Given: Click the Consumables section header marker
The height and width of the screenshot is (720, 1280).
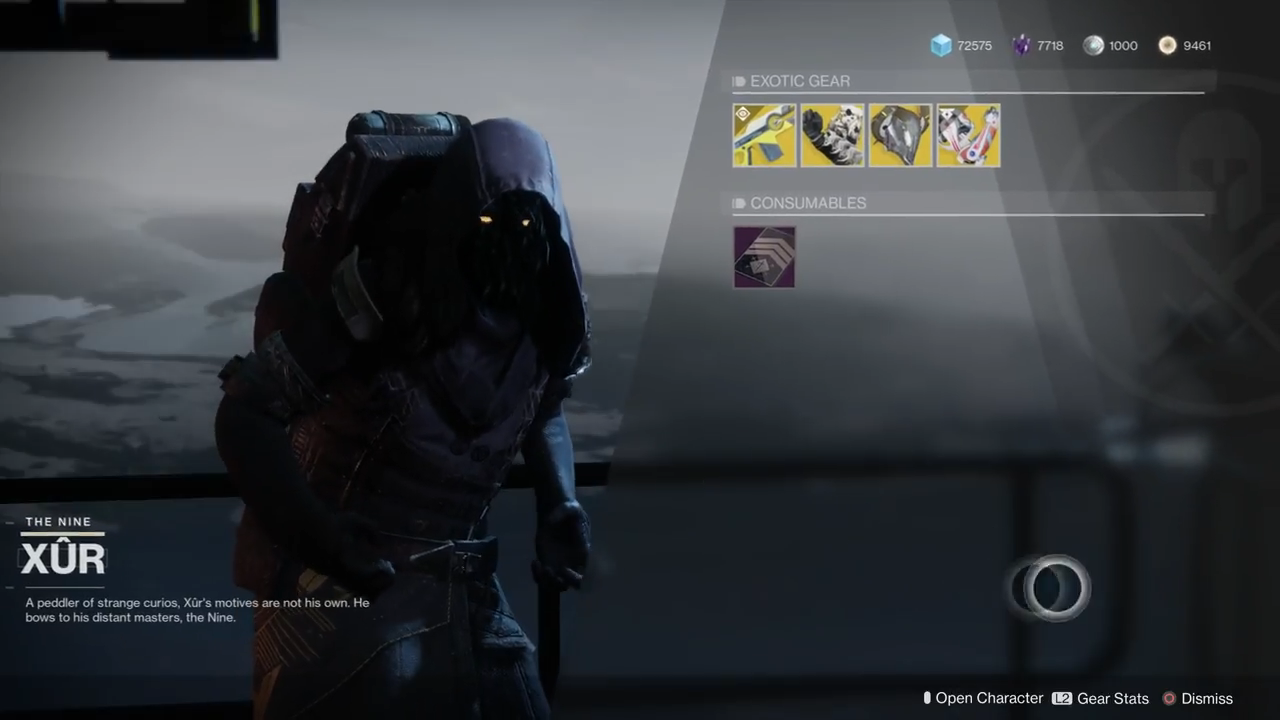Looking at the screenshot, I should point(738,203).
